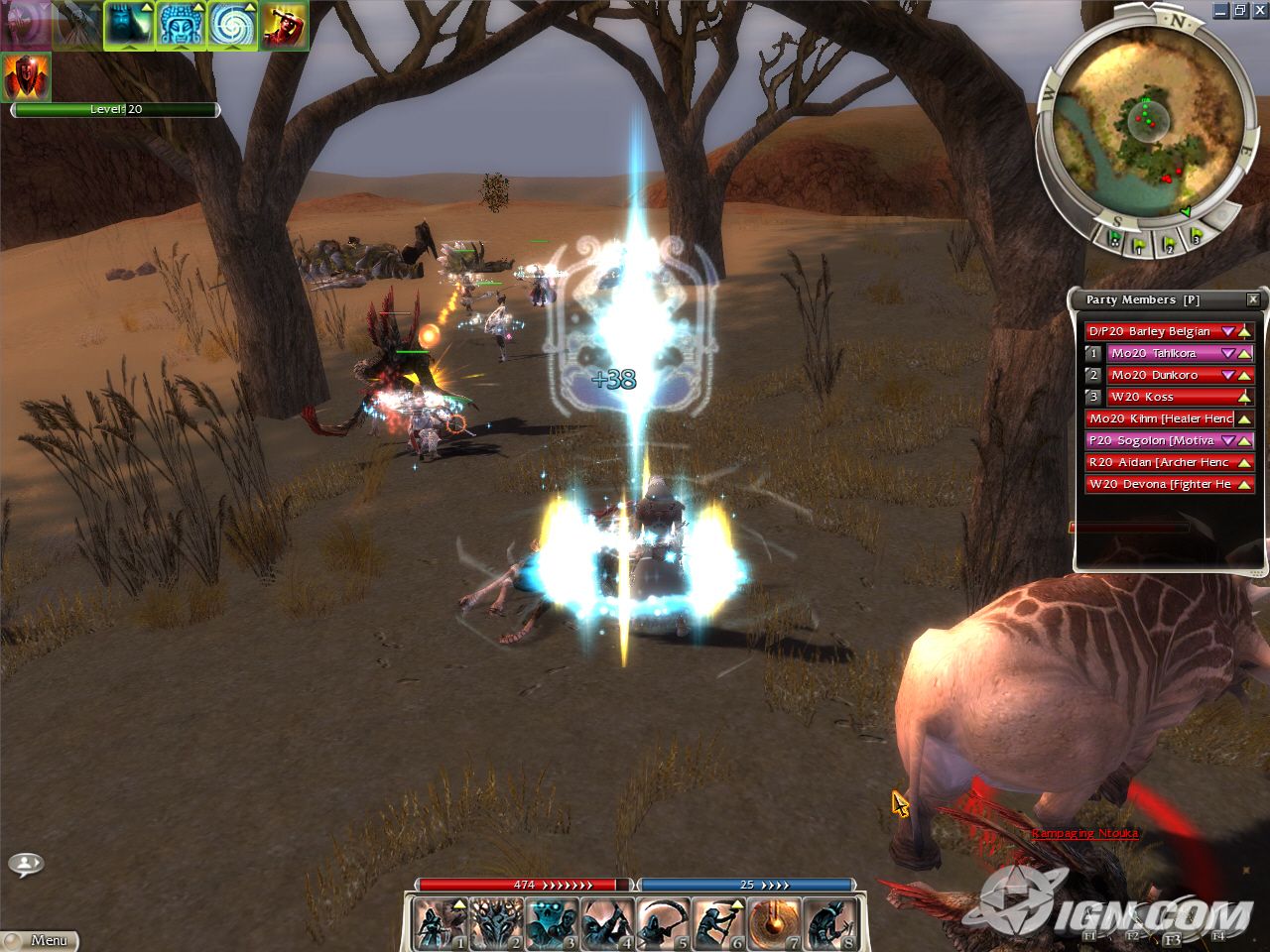Activate the orange orb skill in slot 7
The image size is (1270, 952).
(x=775, y=923)
